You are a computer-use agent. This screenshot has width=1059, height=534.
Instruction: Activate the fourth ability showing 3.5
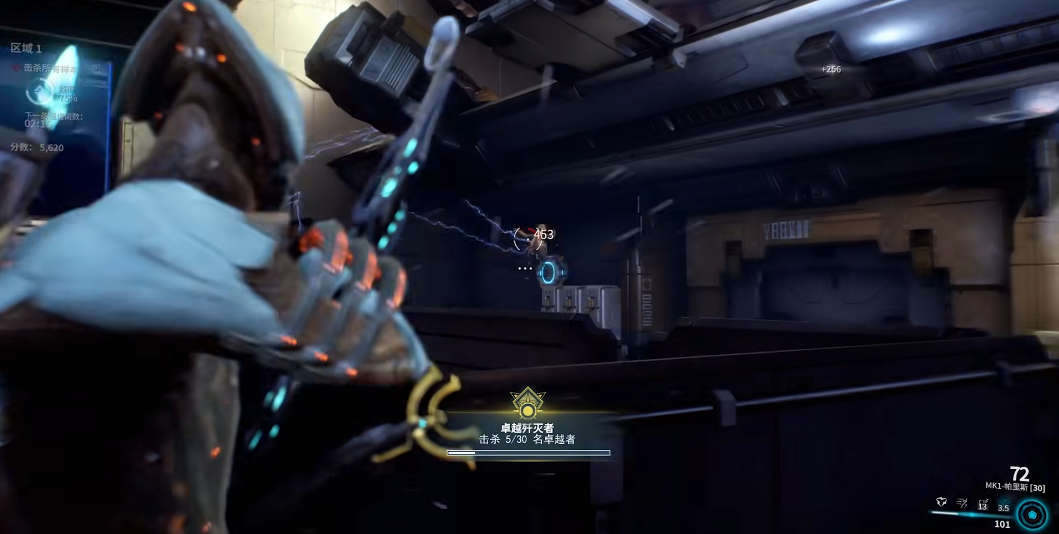tap(1003, 506)
